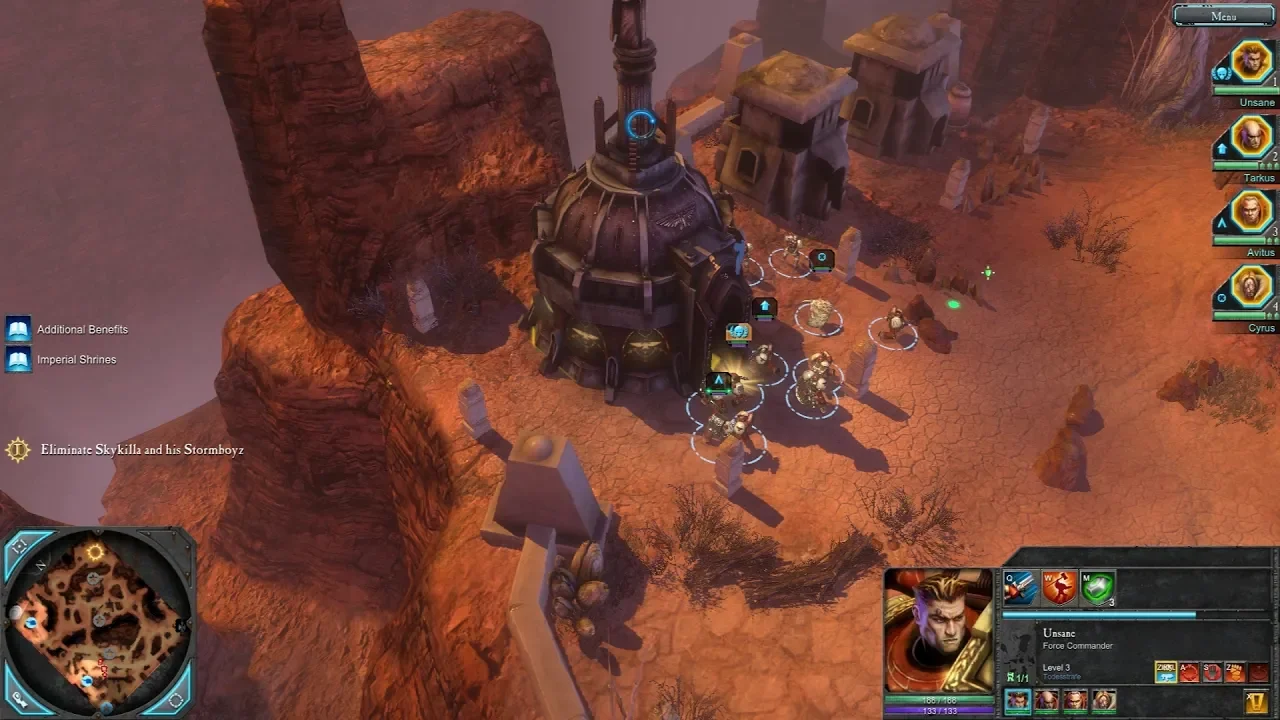This screenshot has height=720, width=1280.
Task: Use the W orange hammer ability
Action: coord(1059,589)
